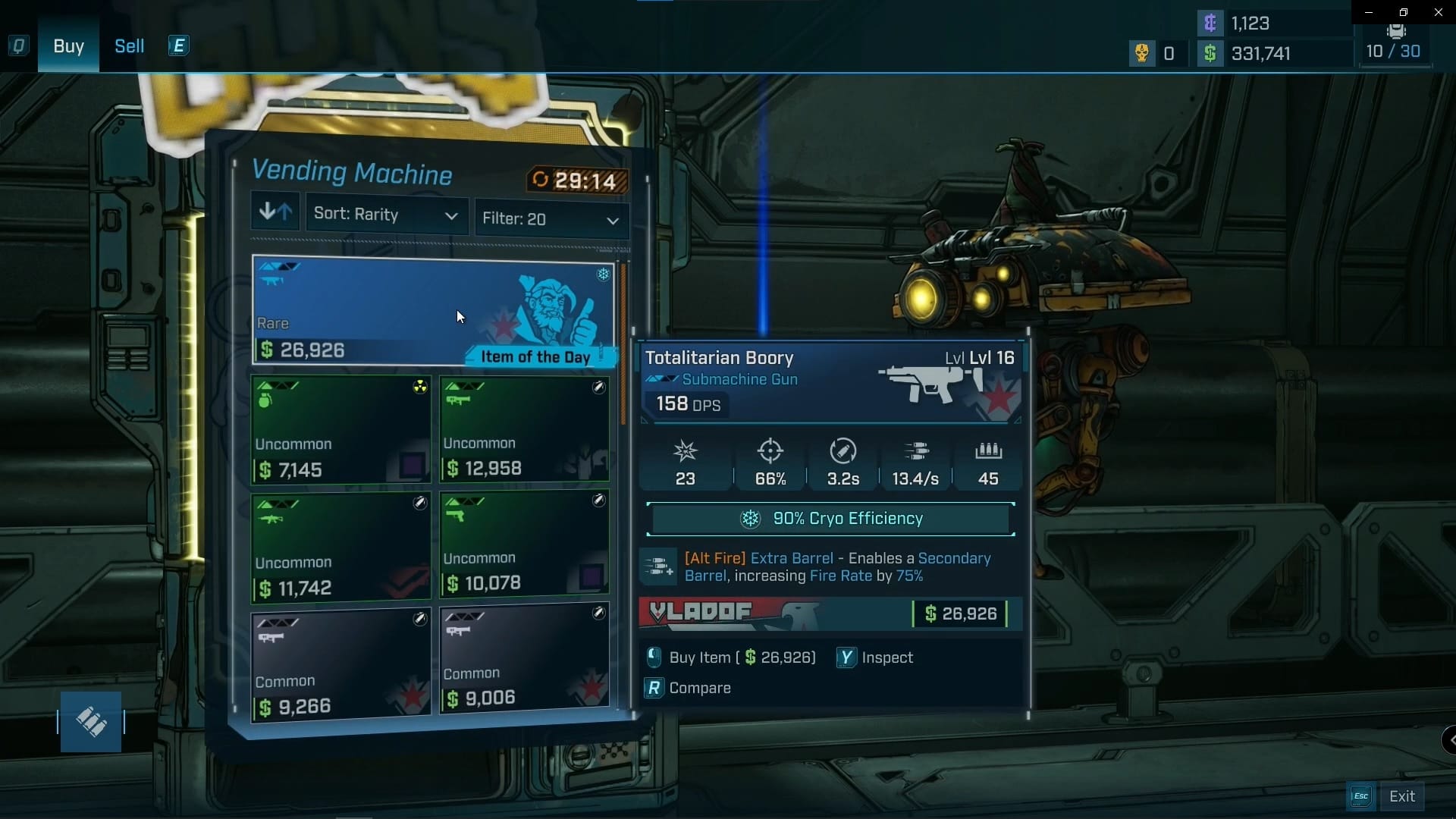The image size is (1456, 819).
Task: Select the Uncommon item costing $10,078
Action: tap(524, 543)
